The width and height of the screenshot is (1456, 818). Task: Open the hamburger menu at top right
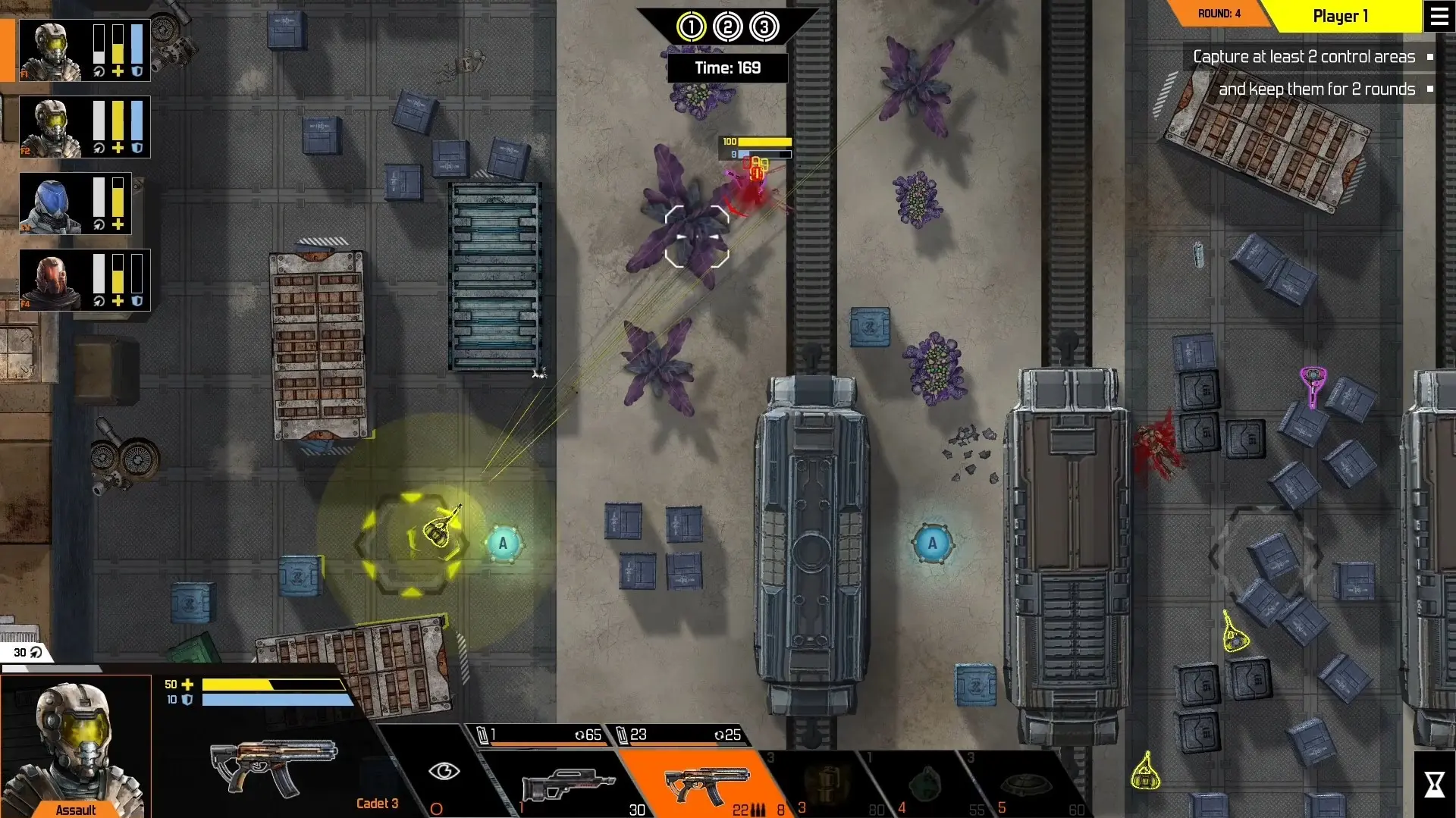coord(1439,16)
